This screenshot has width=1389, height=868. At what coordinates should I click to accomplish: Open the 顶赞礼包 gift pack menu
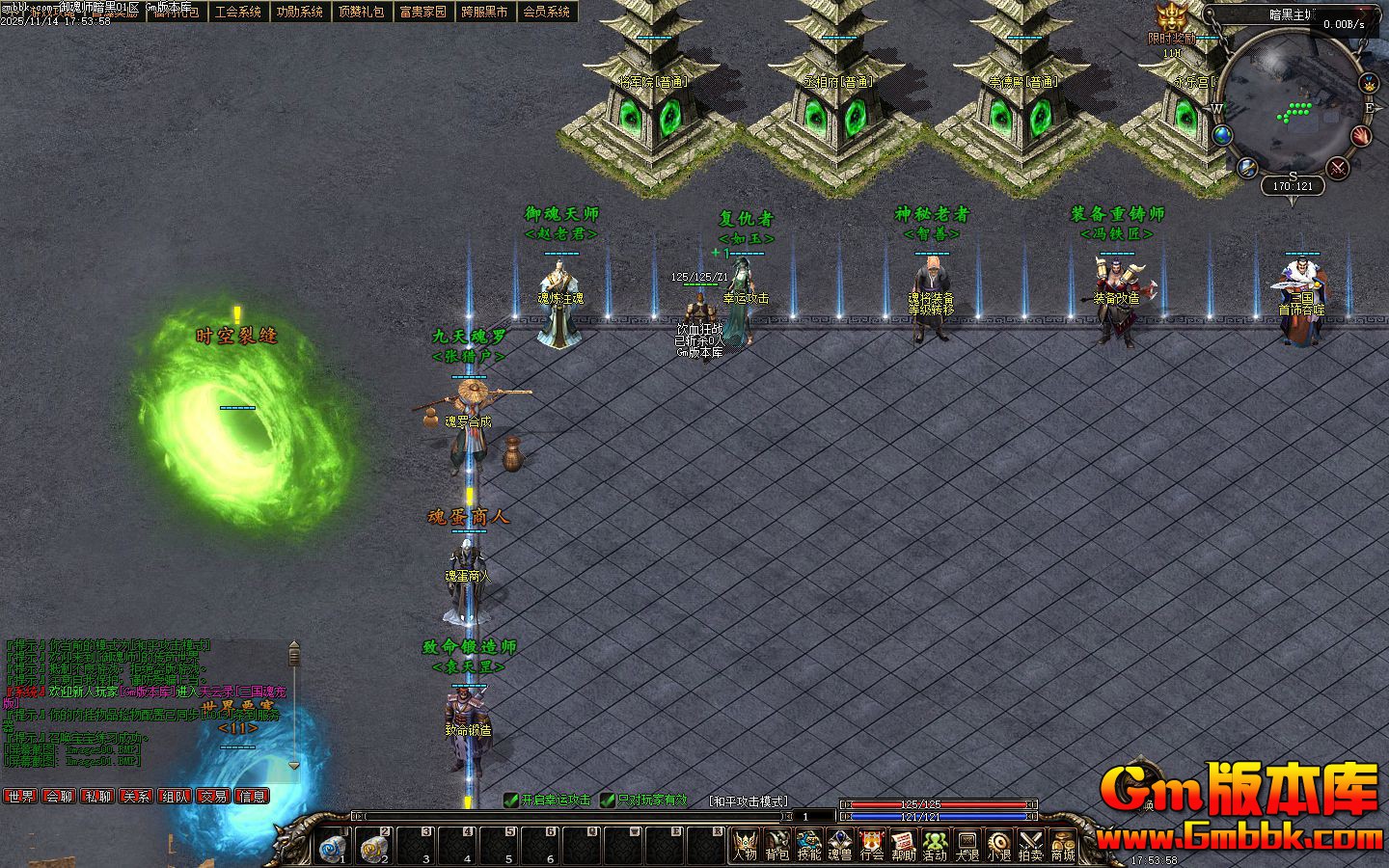(x=362, y=12)
